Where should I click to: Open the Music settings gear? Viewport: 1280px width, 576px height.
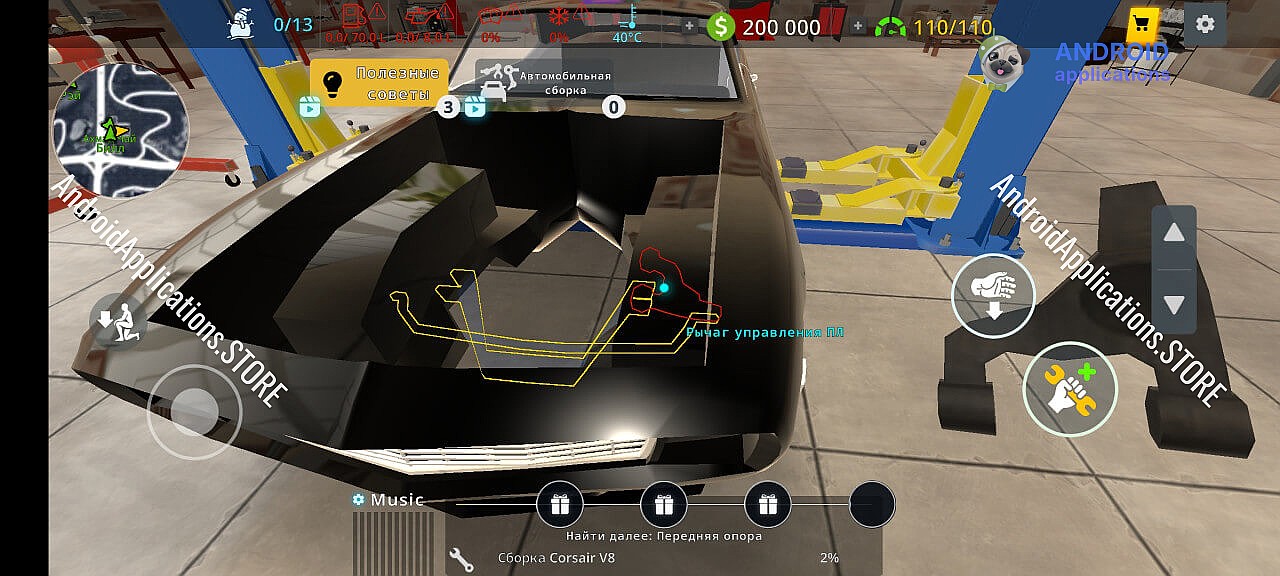(358, 499)
